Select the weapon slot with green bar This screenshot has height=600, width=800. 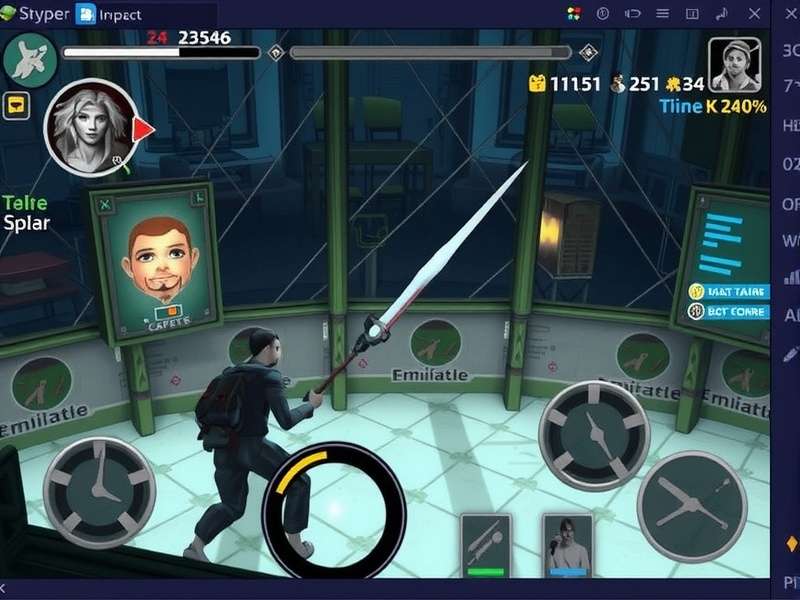(x=486, y=546)
